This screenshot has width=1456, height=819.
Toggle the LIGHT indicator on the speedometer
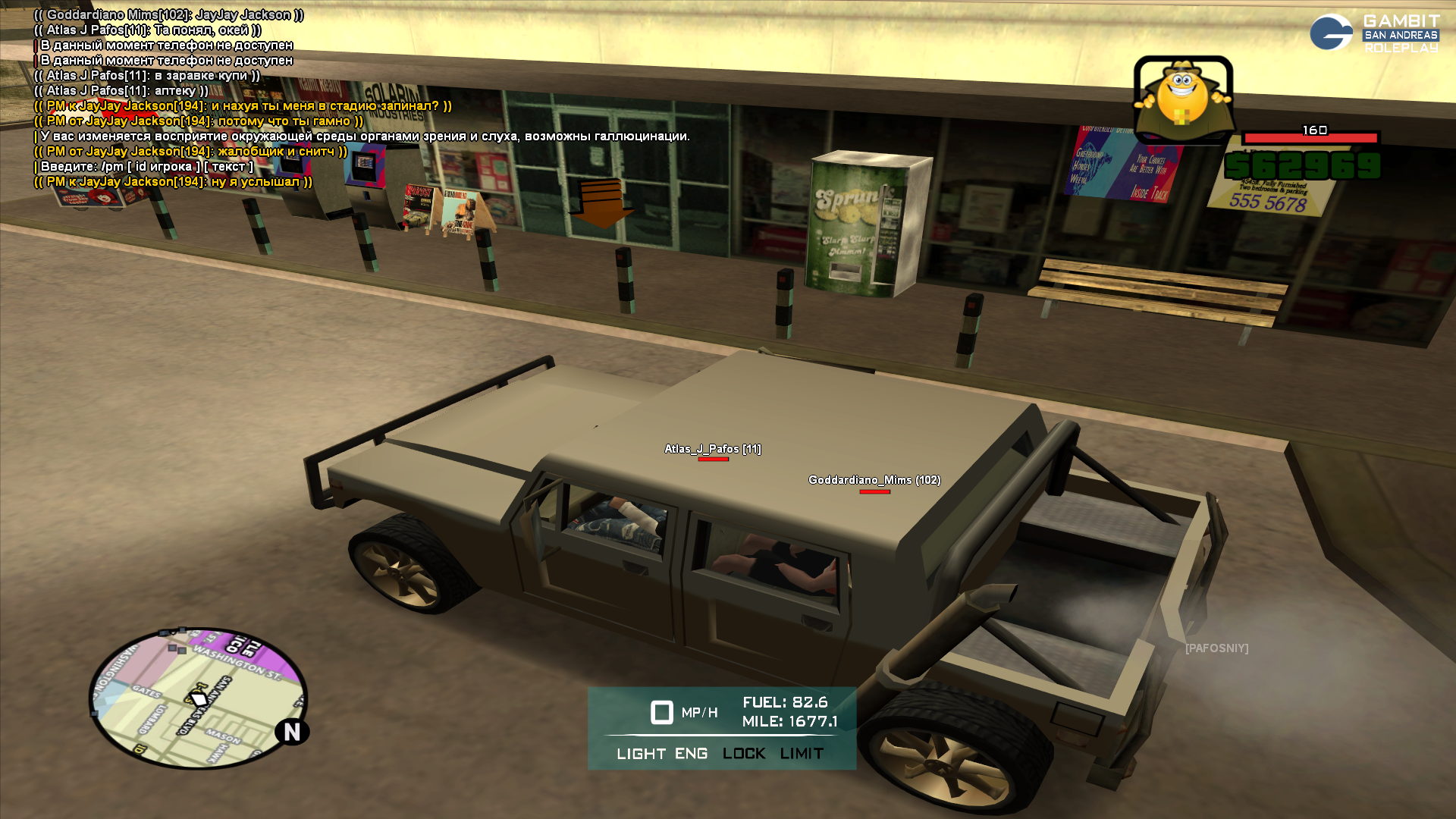pyautogui.click(x=641, y=754)
